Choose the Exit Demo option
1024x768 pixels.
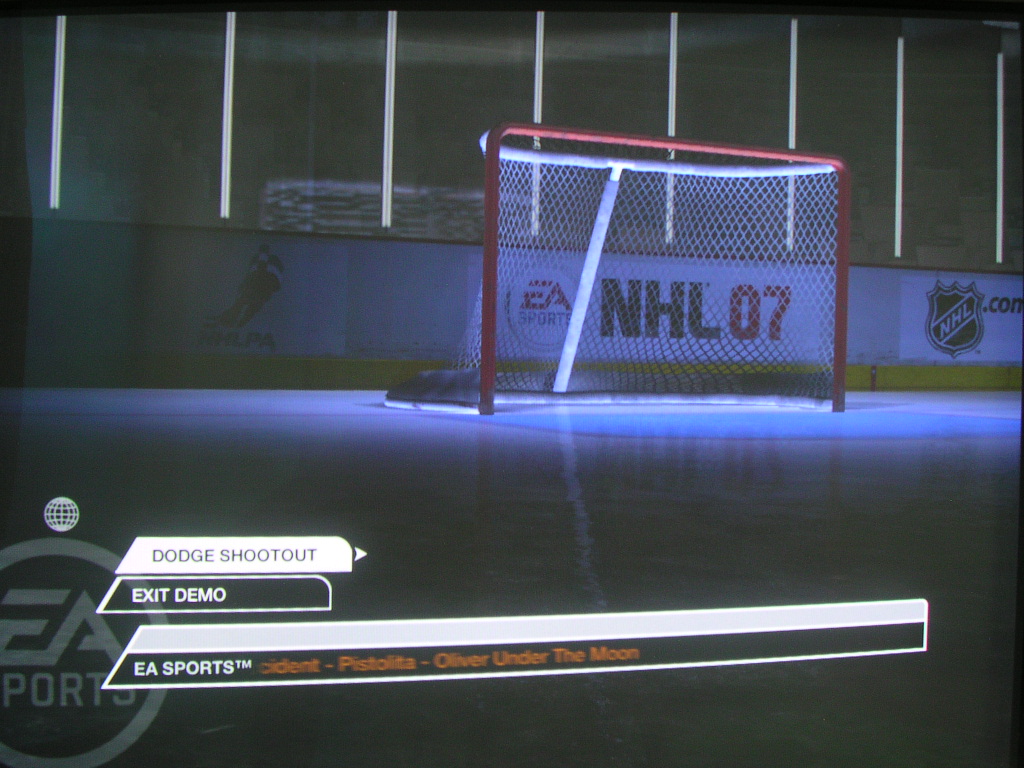click(215, 595)
